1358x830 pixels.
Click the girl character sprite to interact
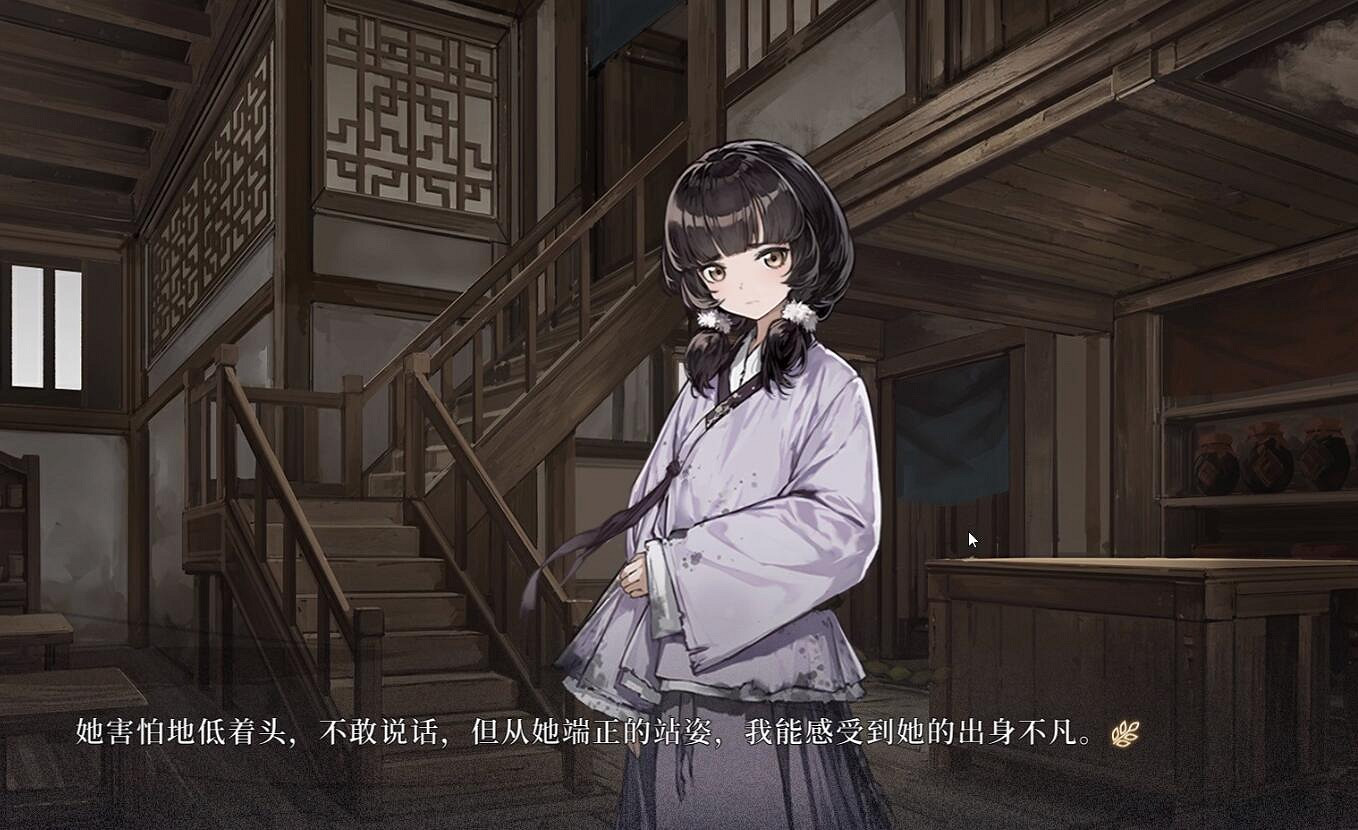pyautogui.click(x=740, y=450)
